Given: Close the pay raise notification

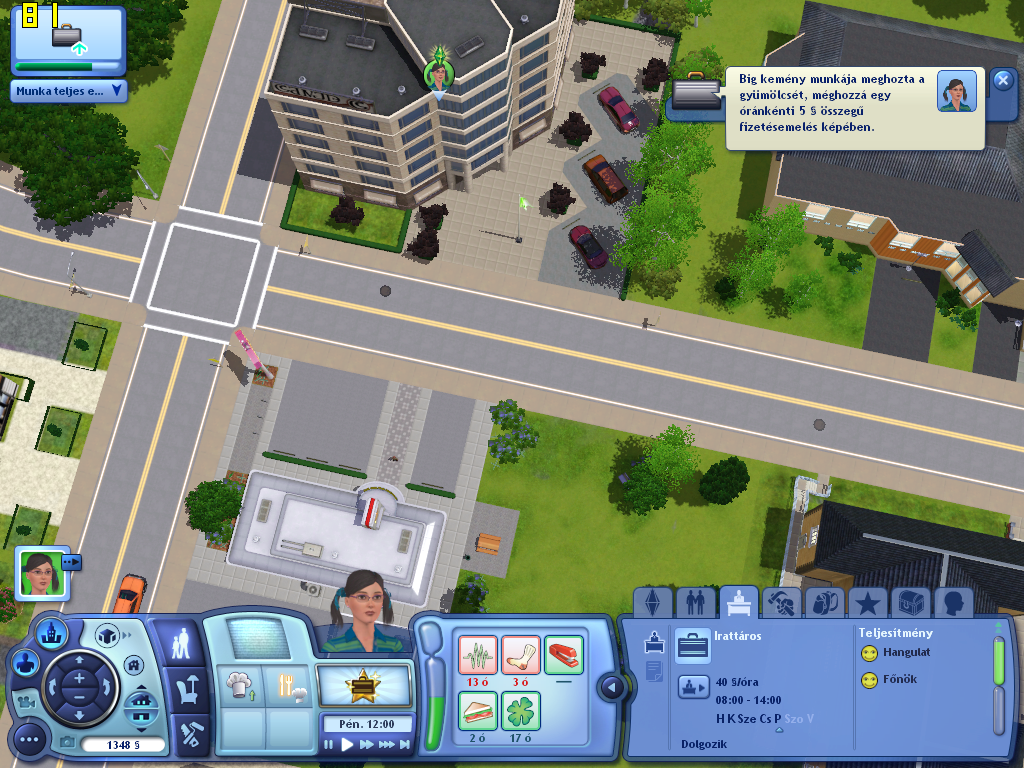Looking at the screenshot, I should click(x=1003, y=81).
